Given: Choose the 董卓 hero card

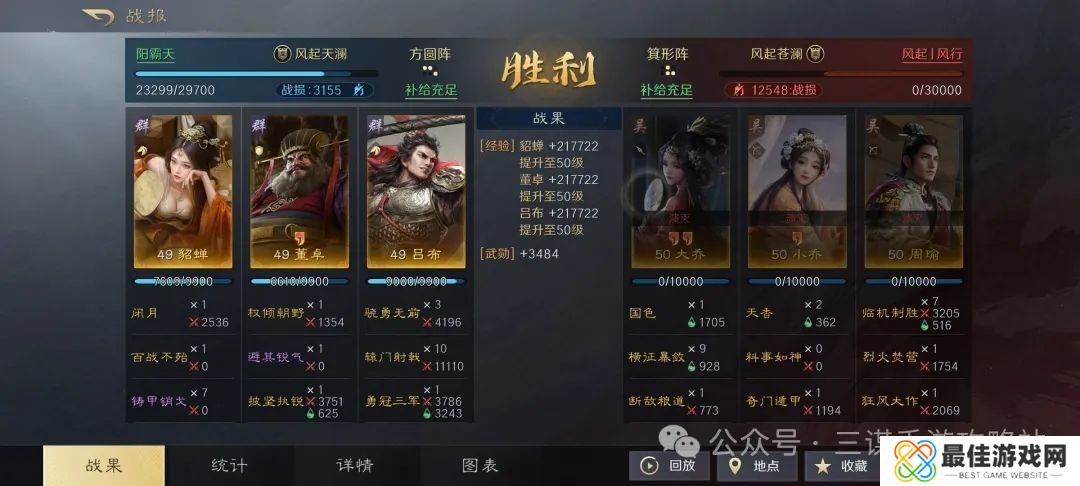Looking at the screenshot, I should pyautogui.click(x=299, y=191).
